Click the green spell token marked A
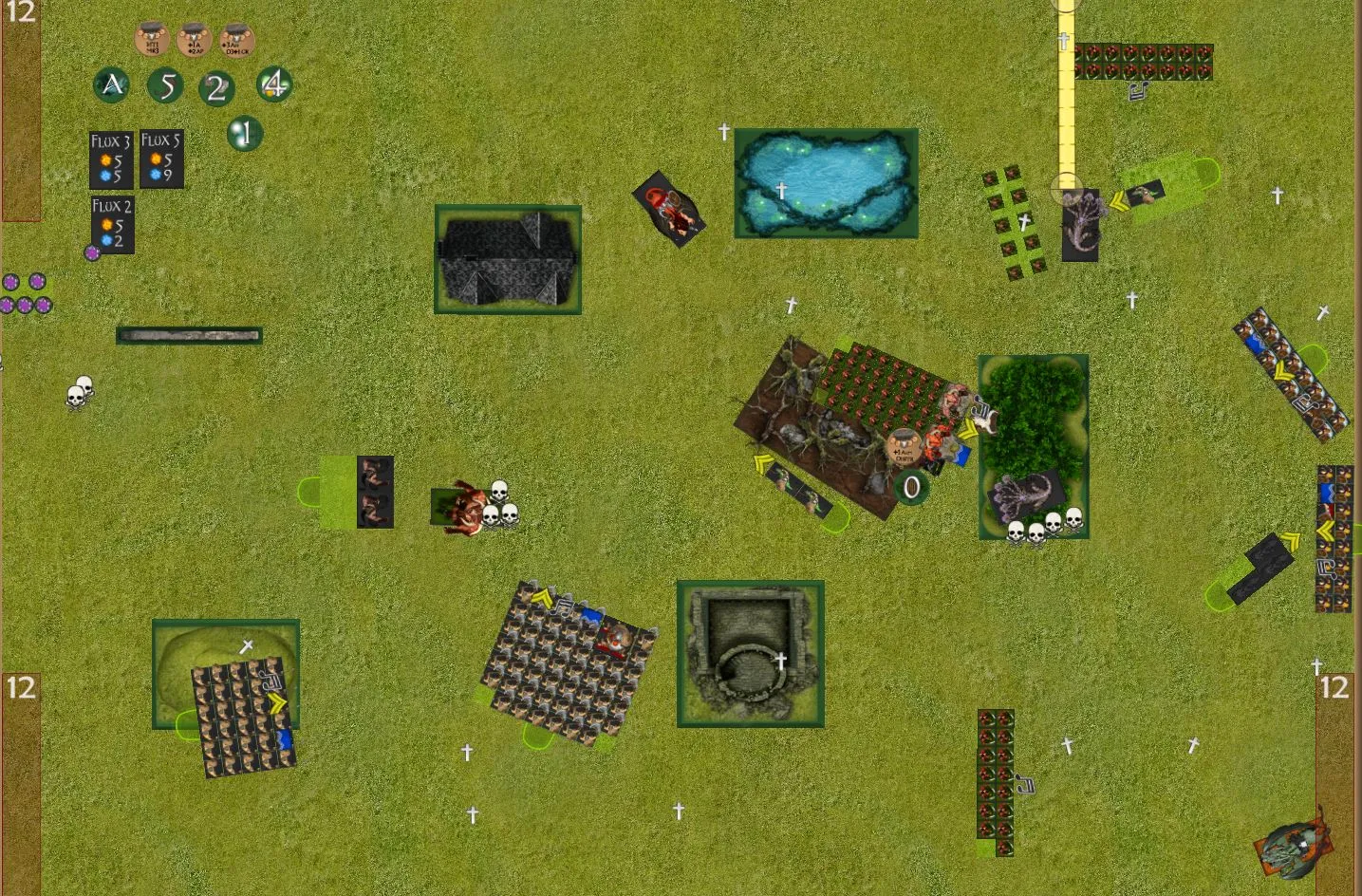 pos(112,85)
